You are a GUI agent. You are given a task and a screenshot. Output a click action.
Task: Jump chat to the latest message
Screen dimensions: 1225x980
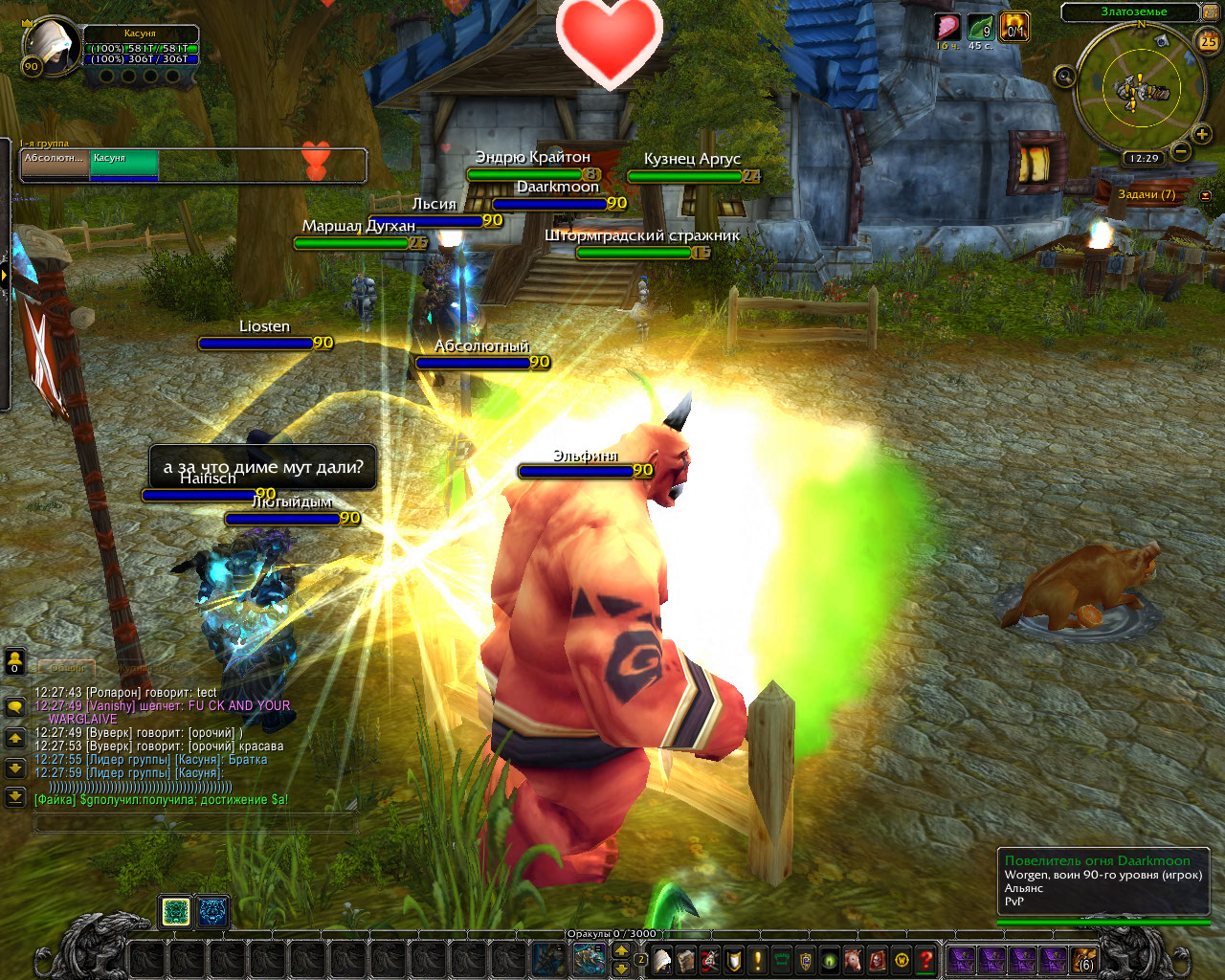[14, 795]
